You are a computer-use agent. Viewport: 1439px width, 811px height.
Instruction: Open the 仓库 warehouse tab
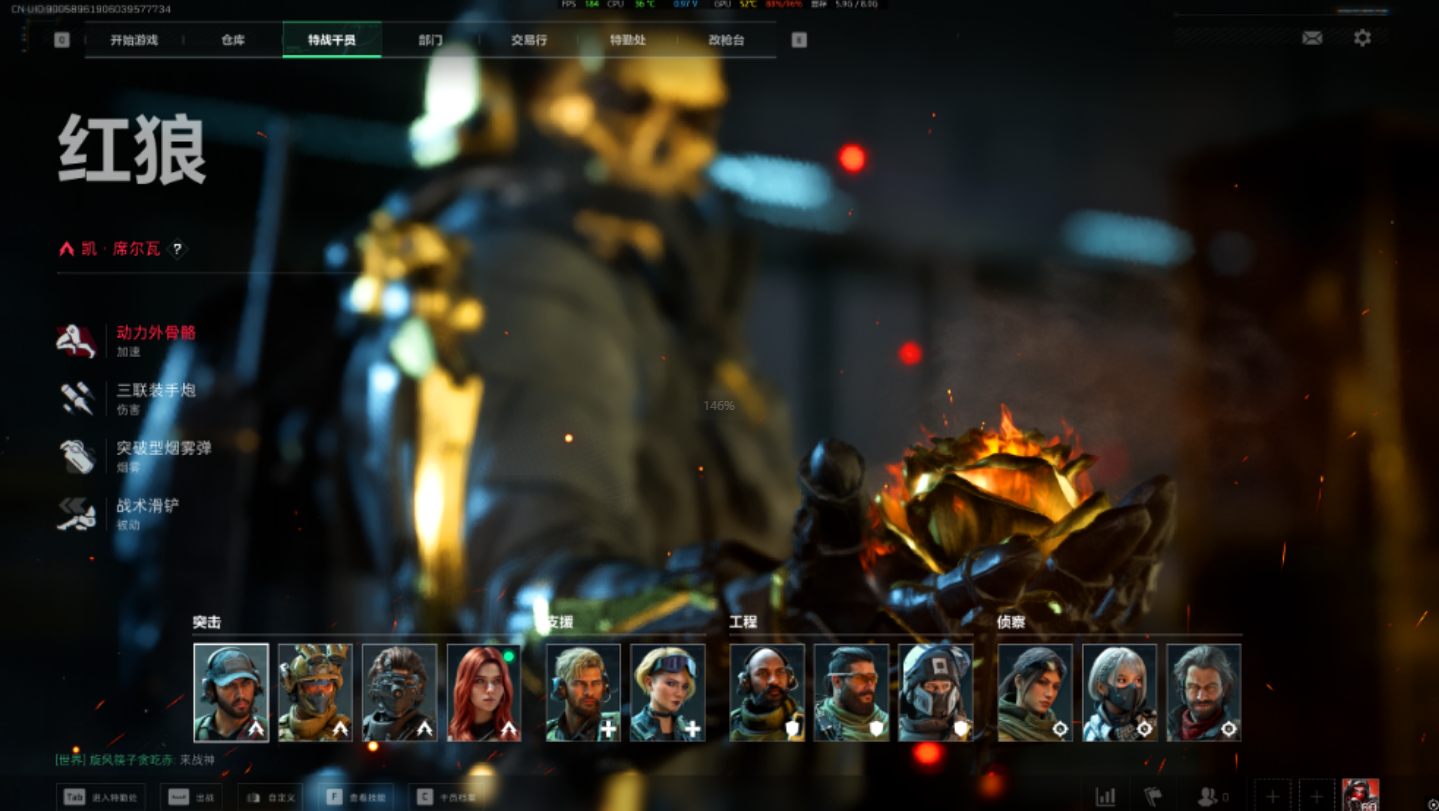pyautogui.click(x=233, y=40)
